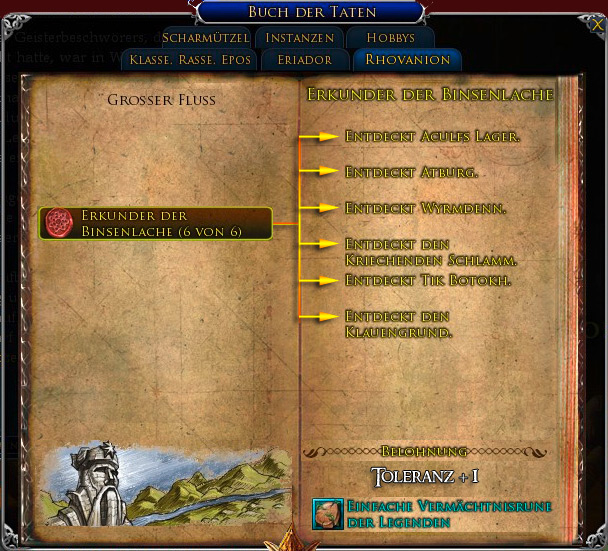Viewport: 608px width, 551px height.
Task: Open the Instanzen tab
Action: (299, 38)
